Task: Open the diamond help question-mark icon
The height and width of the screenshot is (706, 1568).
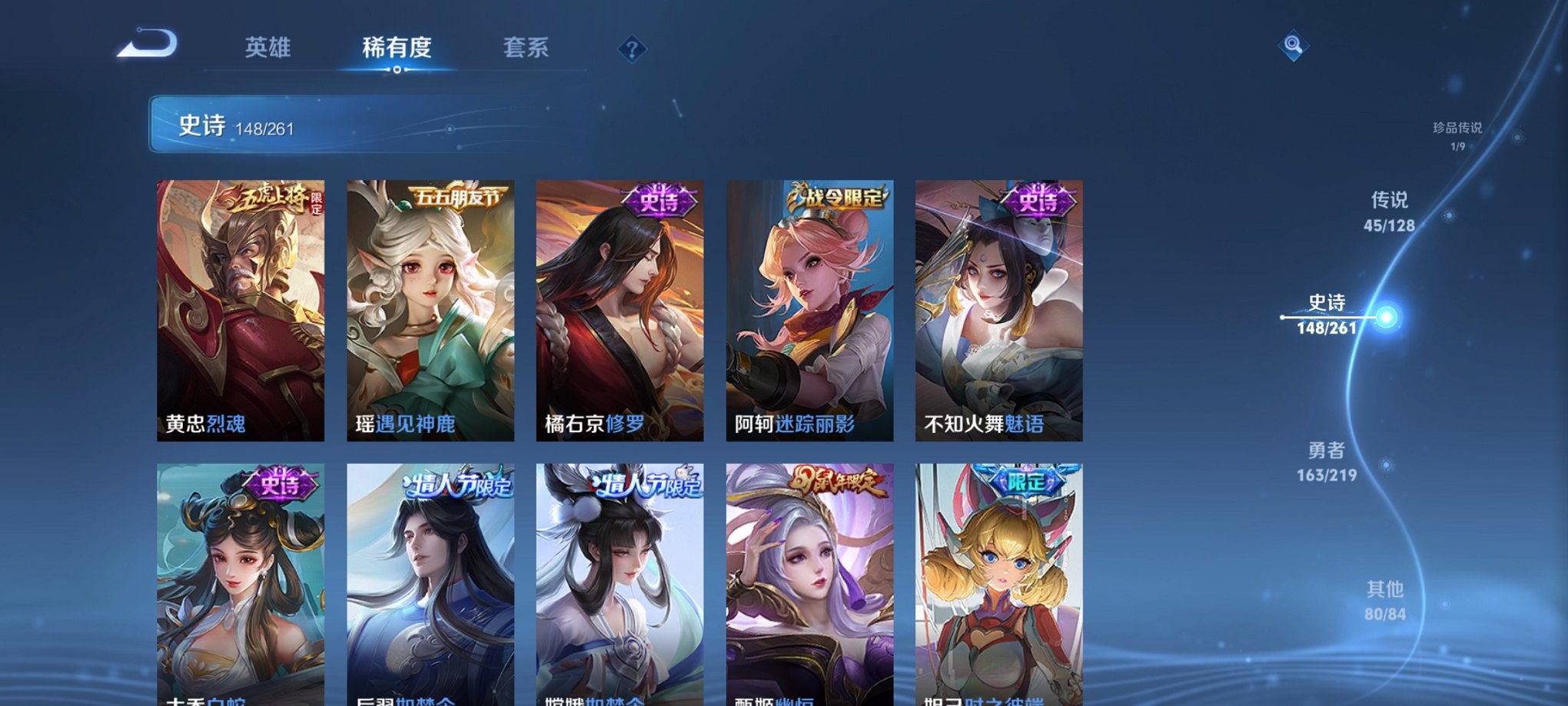Action: point(632,50)
